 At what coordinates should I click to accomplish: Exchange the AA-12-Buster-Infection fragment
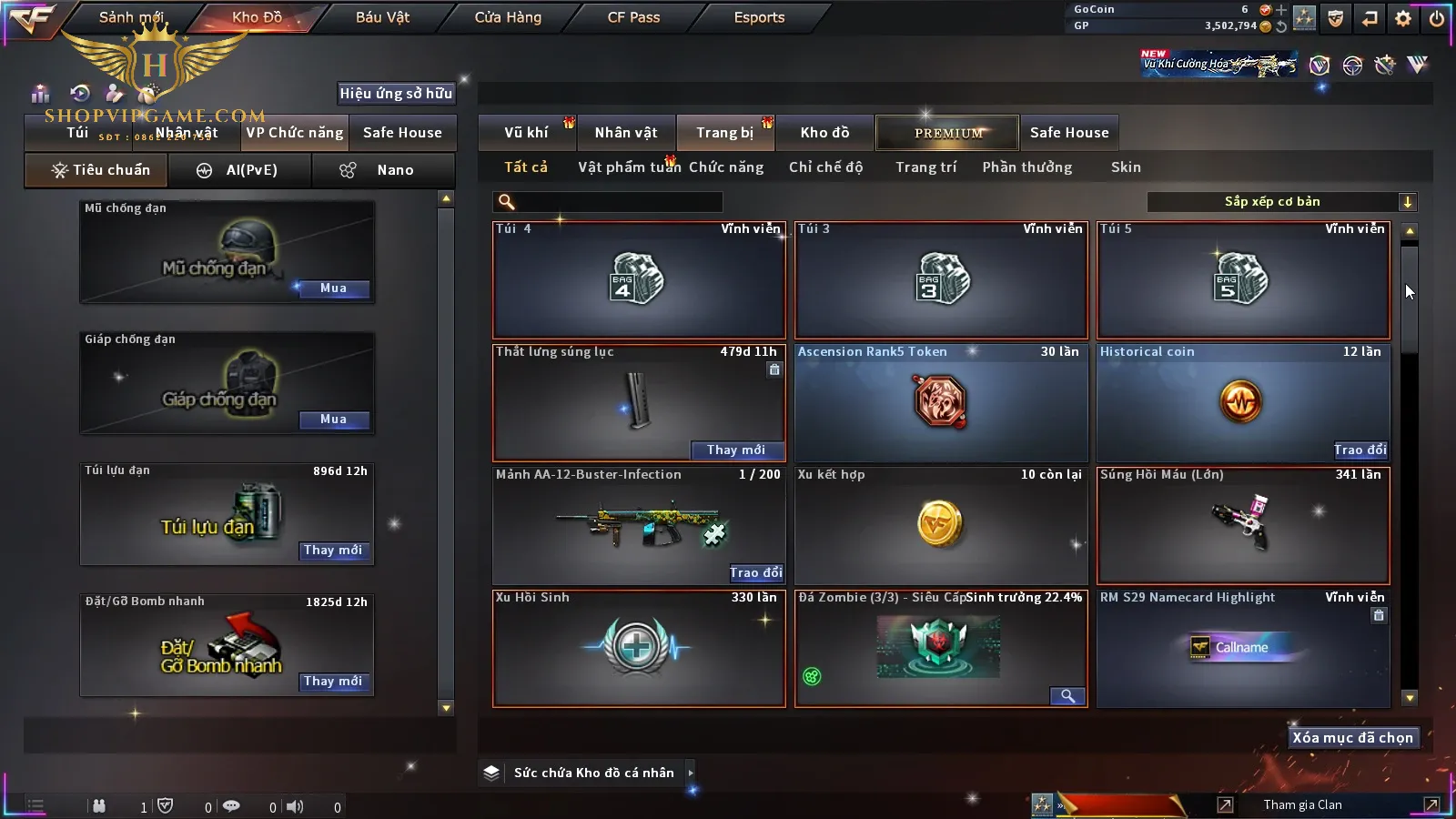coord(755,573)
